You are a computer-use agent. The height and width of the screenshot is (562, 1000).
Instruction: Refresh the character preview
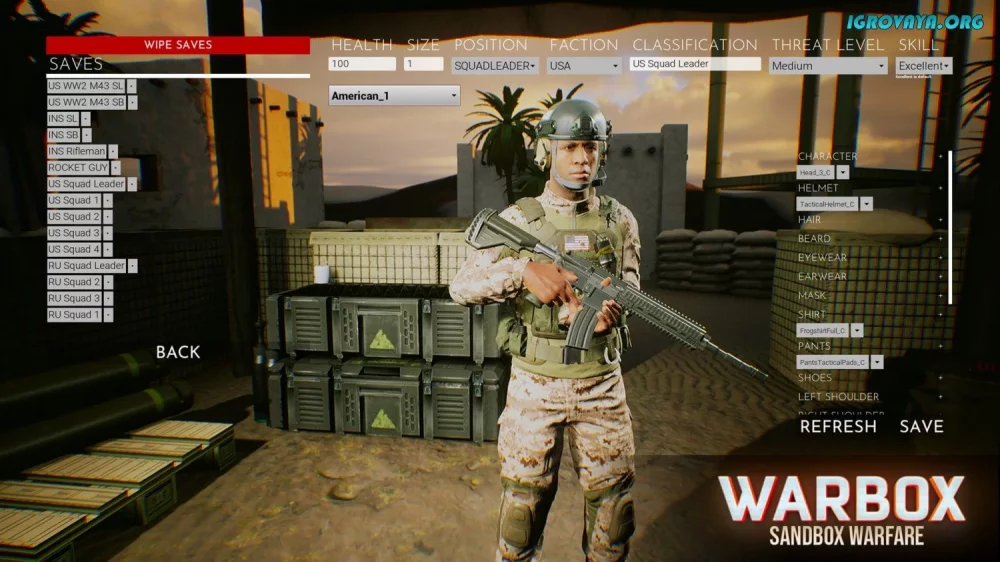(x=838, y=426)
